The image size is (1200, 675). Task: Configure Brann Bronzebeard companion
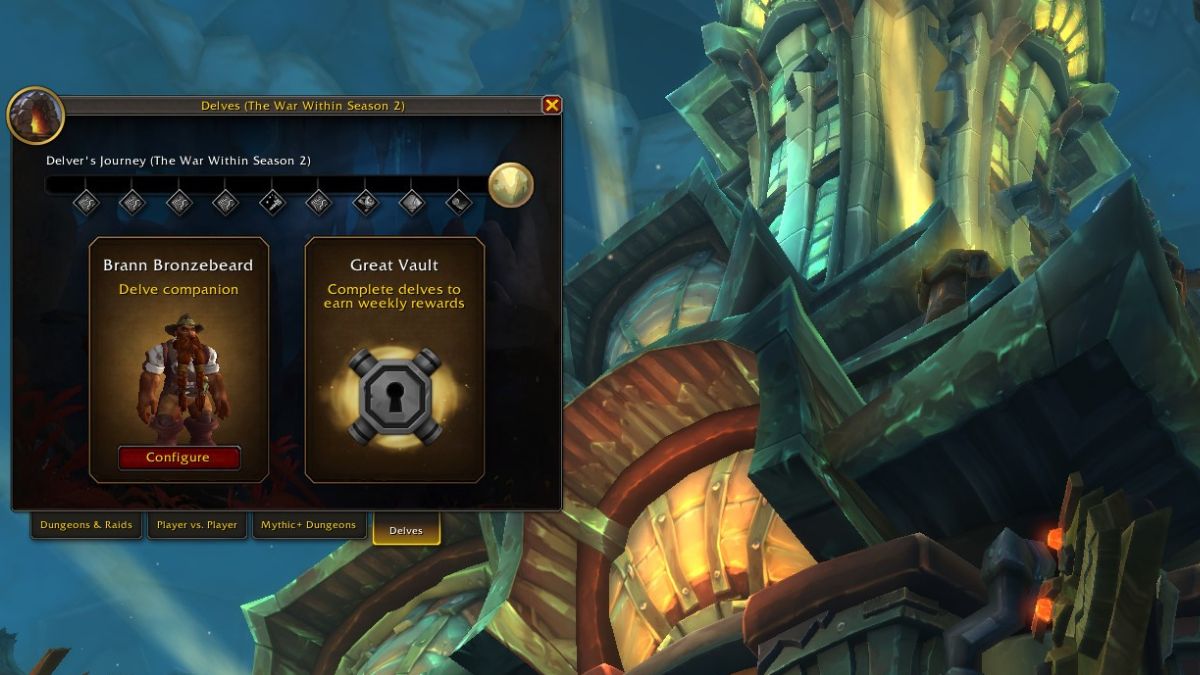(179, 457)
